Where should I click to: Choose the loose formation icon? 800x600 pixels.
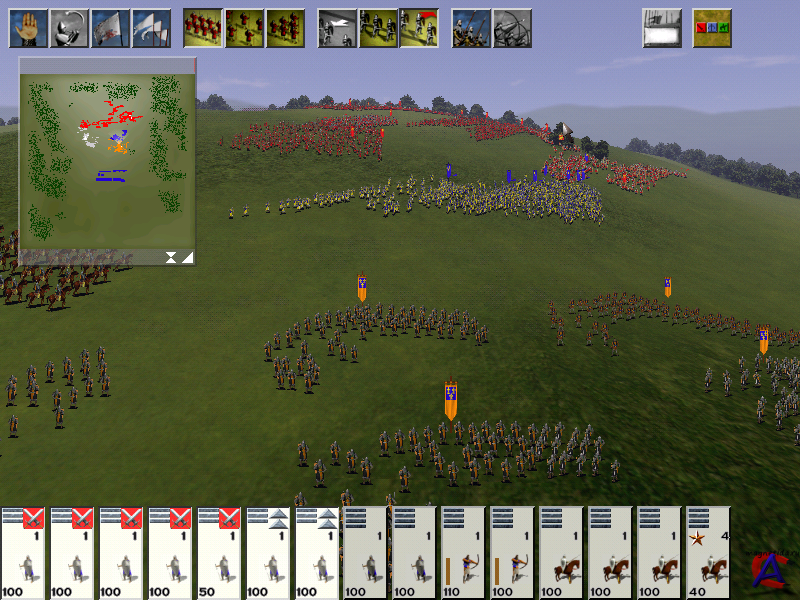tap(244, 29)
